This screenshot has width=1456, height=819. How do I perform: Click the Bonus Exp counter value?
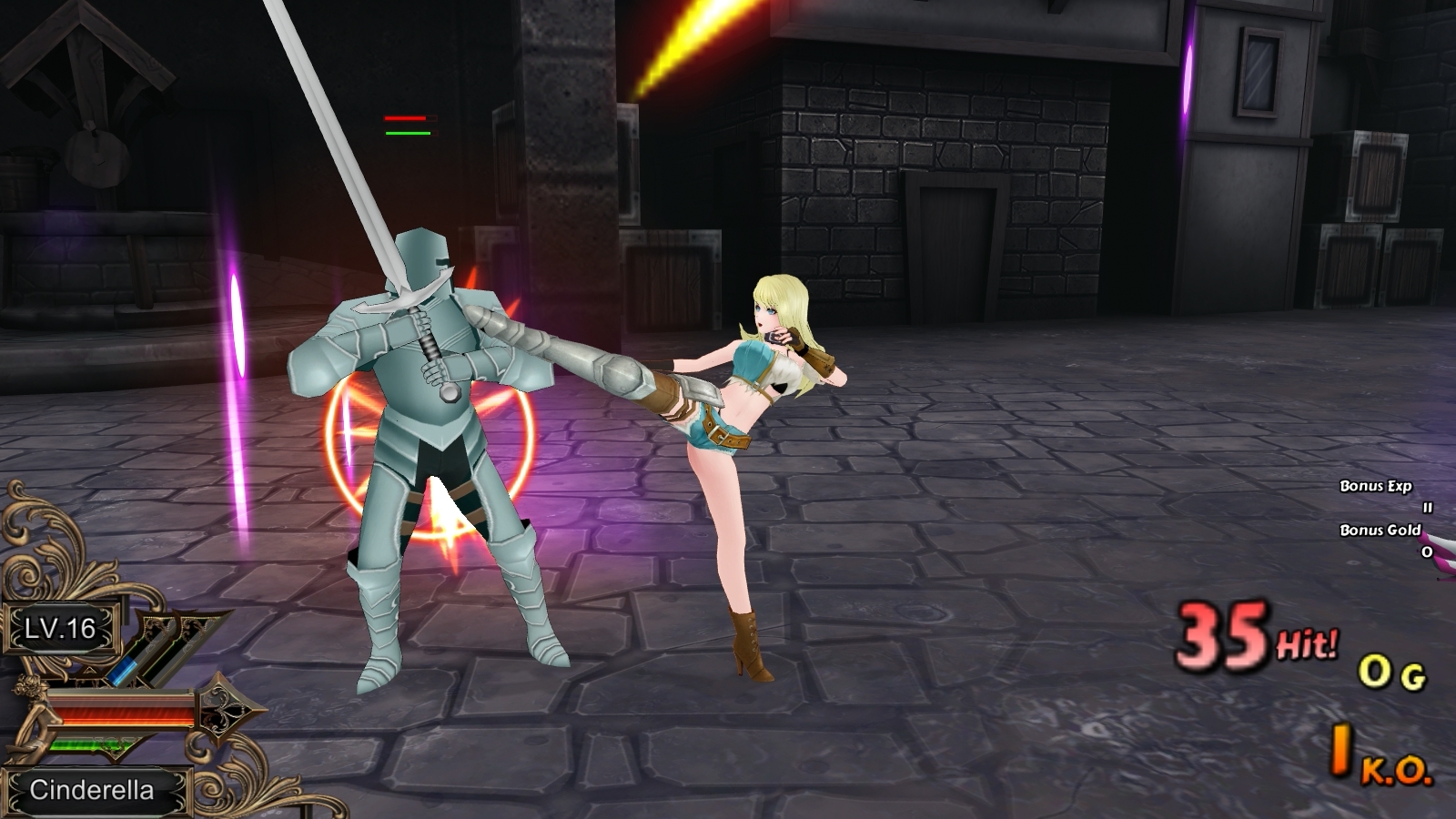point(1427,507)
